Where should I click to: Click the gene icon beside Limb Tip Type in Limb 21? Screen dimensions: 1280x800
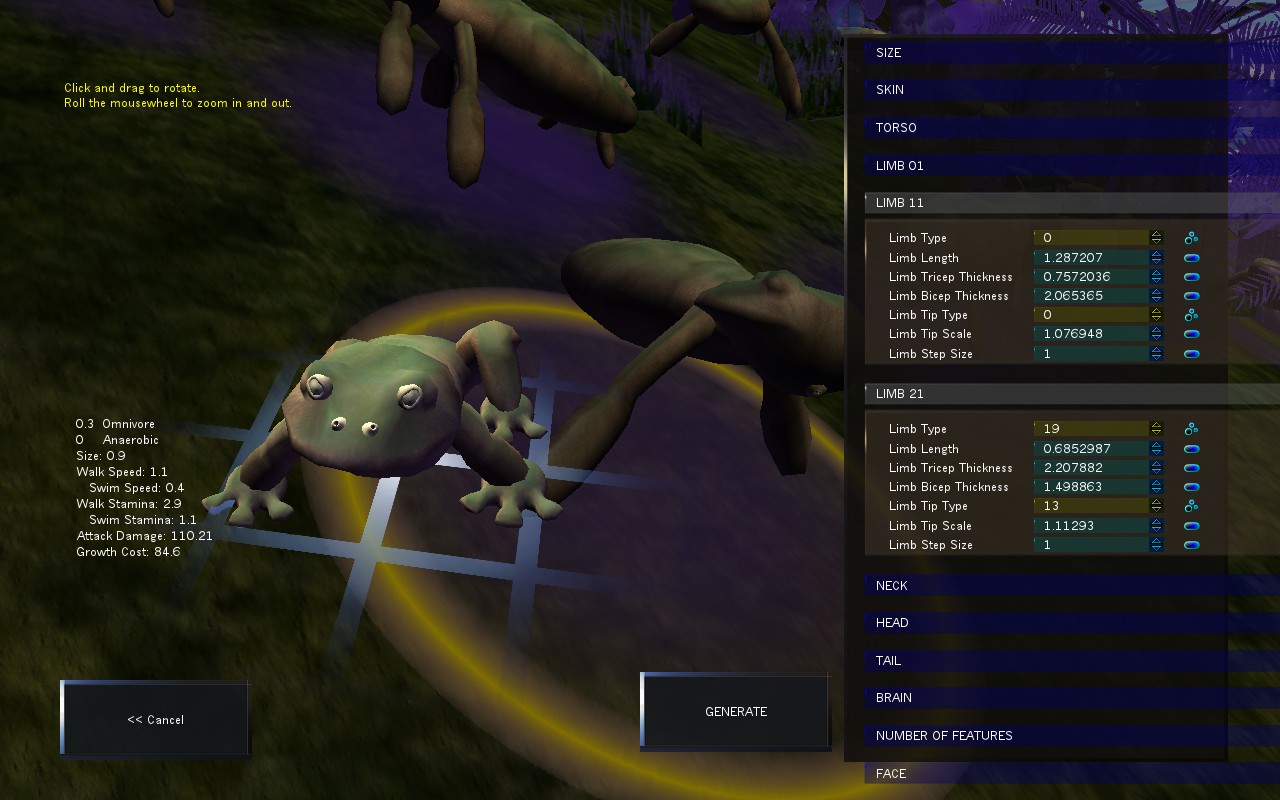(x=1191, y=506)
